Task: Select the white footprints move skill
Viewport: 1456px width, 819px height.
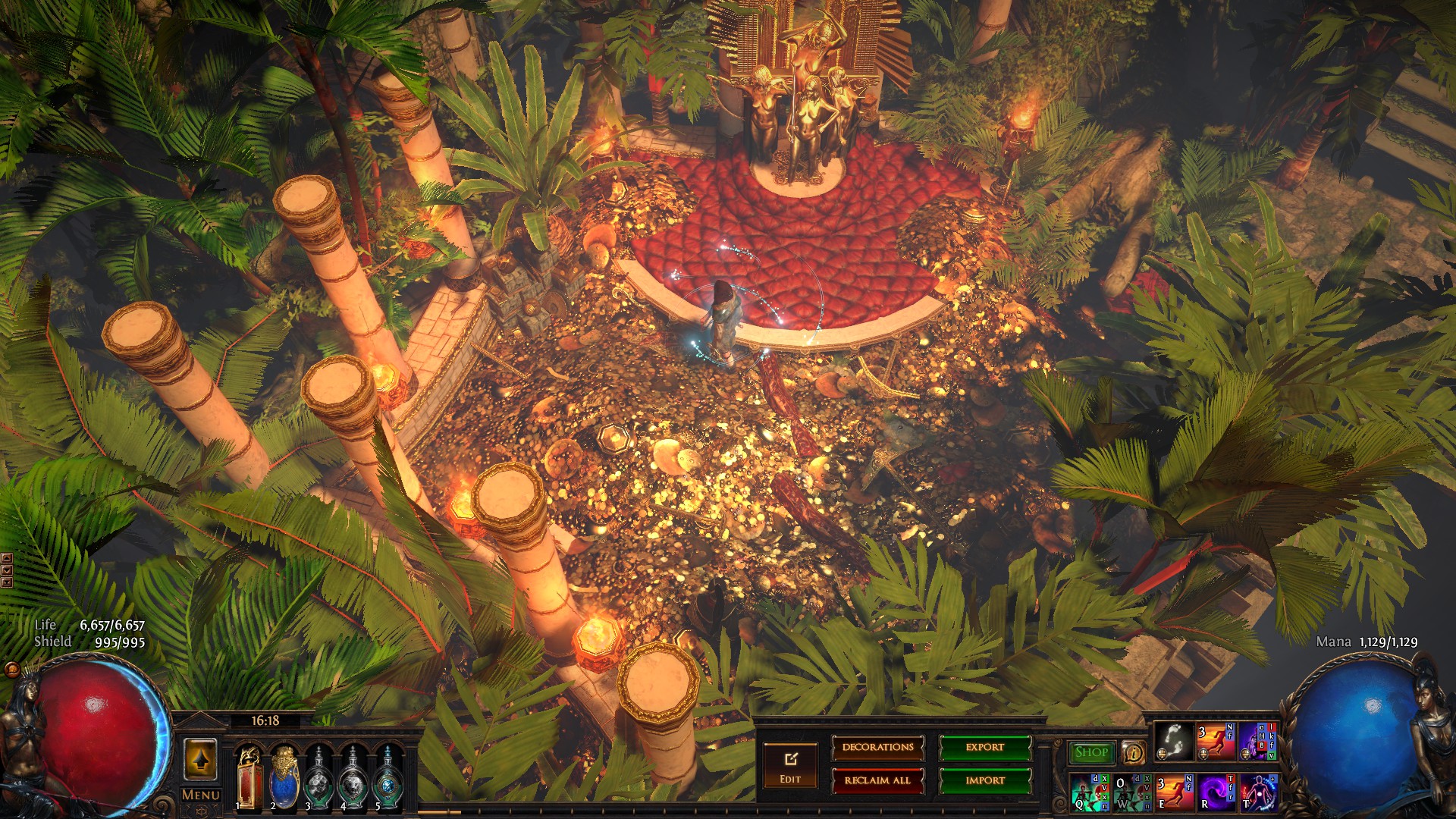Action: point(1173,742)
